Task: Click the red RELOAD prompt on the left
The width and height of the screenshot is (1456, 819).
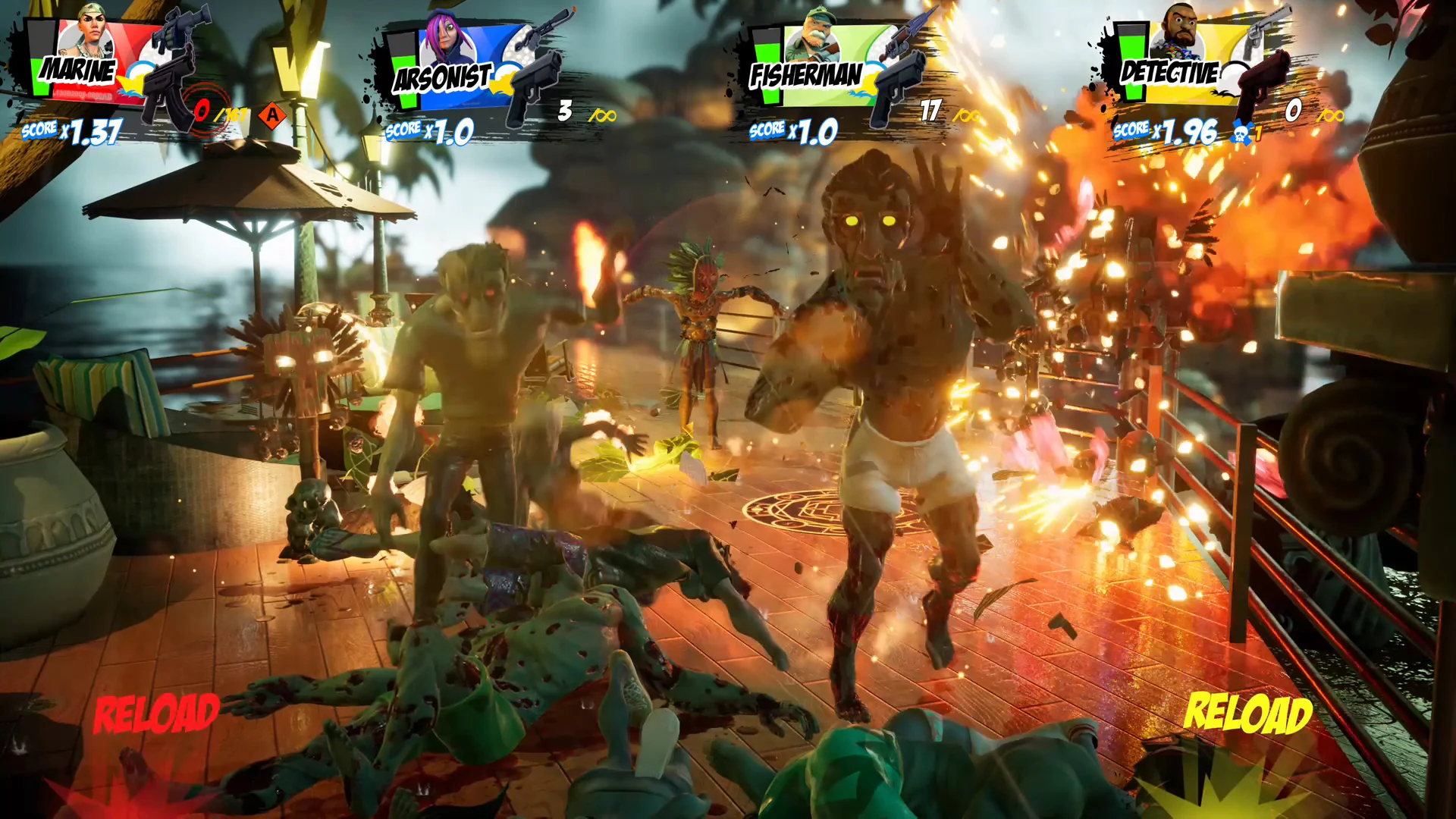Action: (157, 711)
